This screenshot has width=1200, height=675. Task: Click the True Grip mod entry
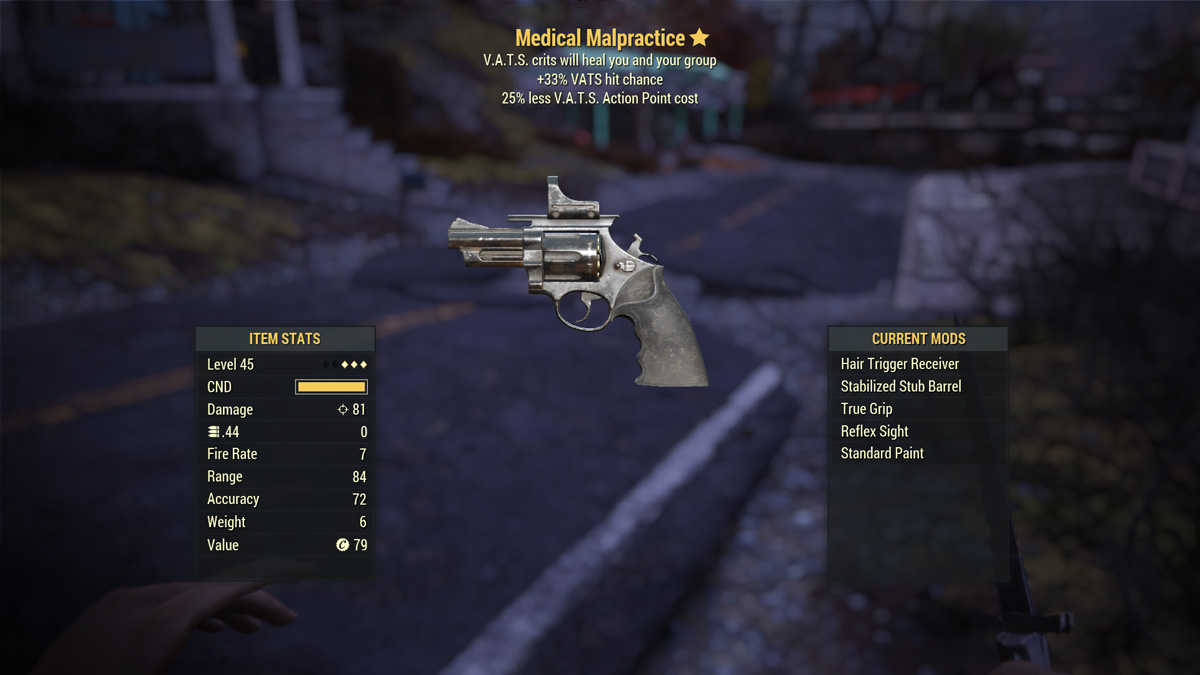click(866, 409)
